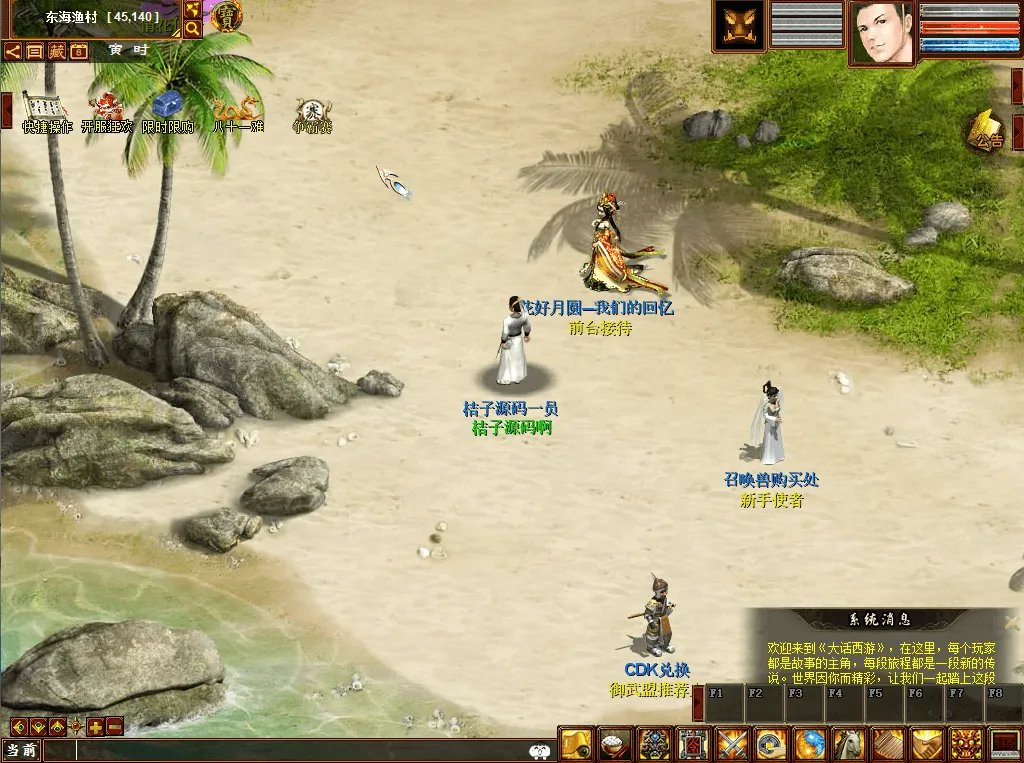Open the round 宝 treasure icon

pos(227,16)
